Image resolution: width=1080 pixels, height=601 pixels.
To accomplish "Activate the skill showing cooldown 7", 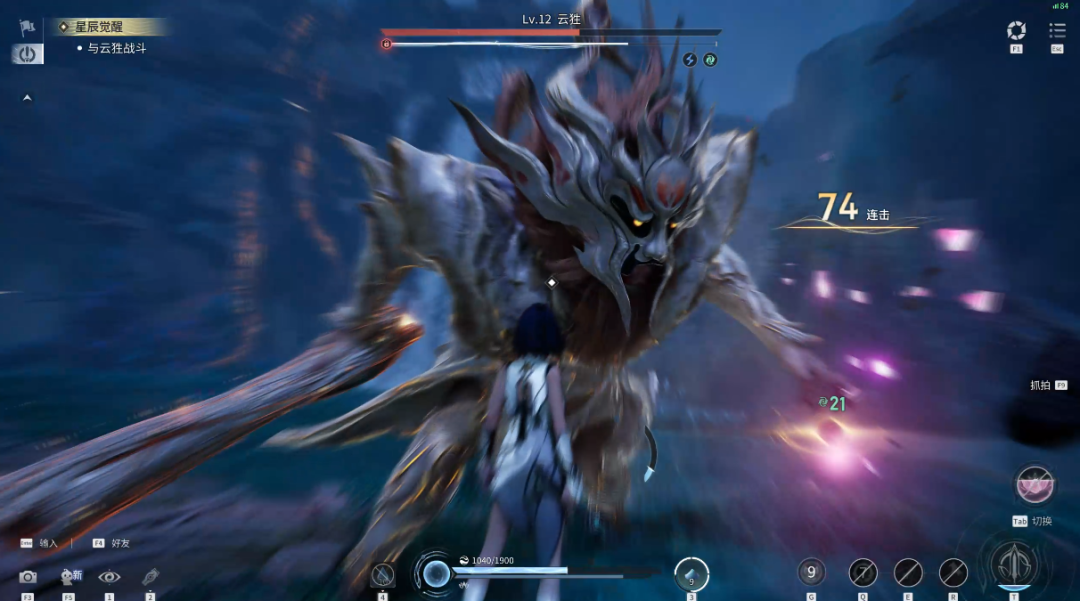I will tap(862, 572).
